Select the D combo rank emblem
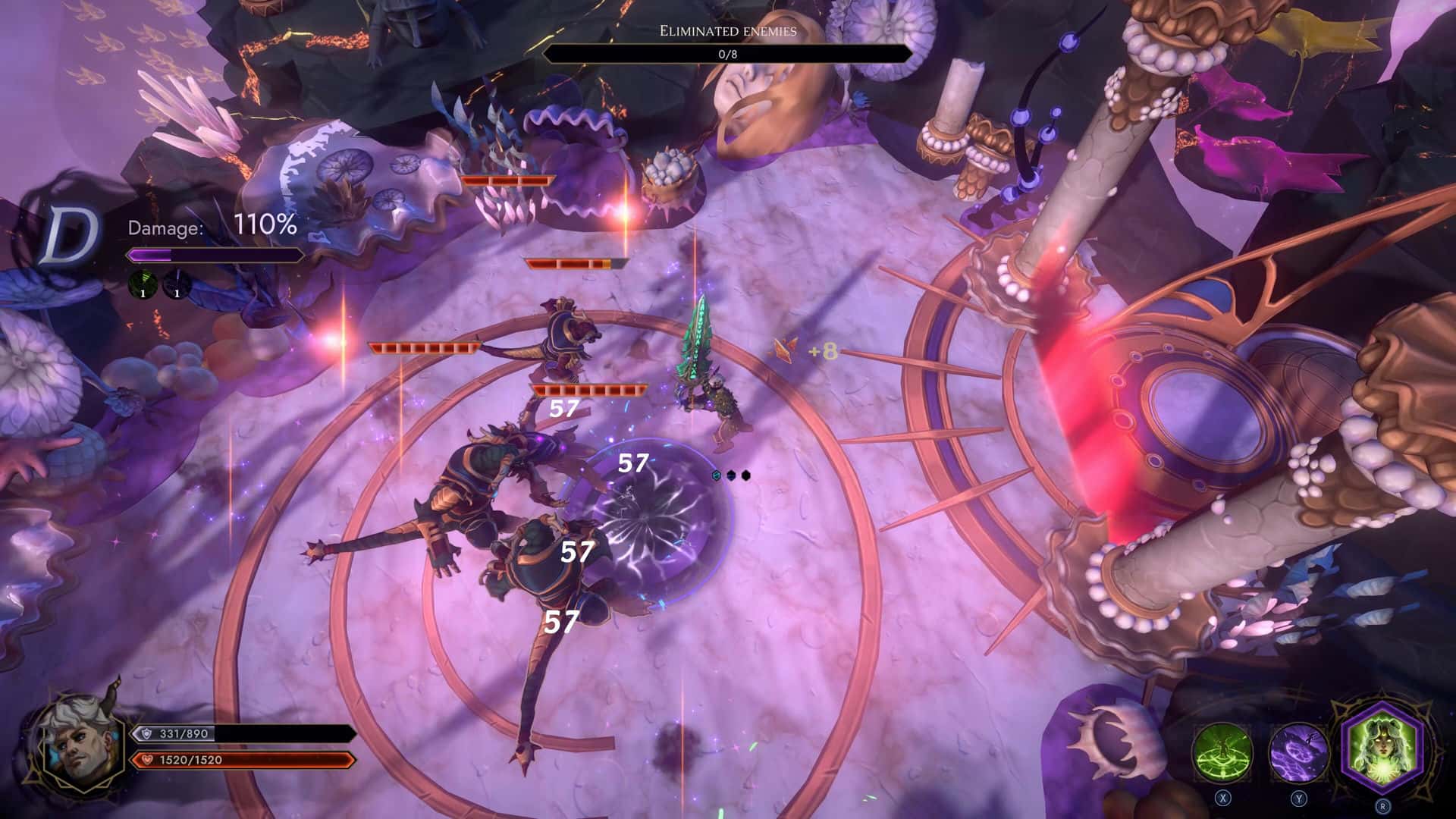This screenshot has height=819, width=1456. click(x=70, y=236)
